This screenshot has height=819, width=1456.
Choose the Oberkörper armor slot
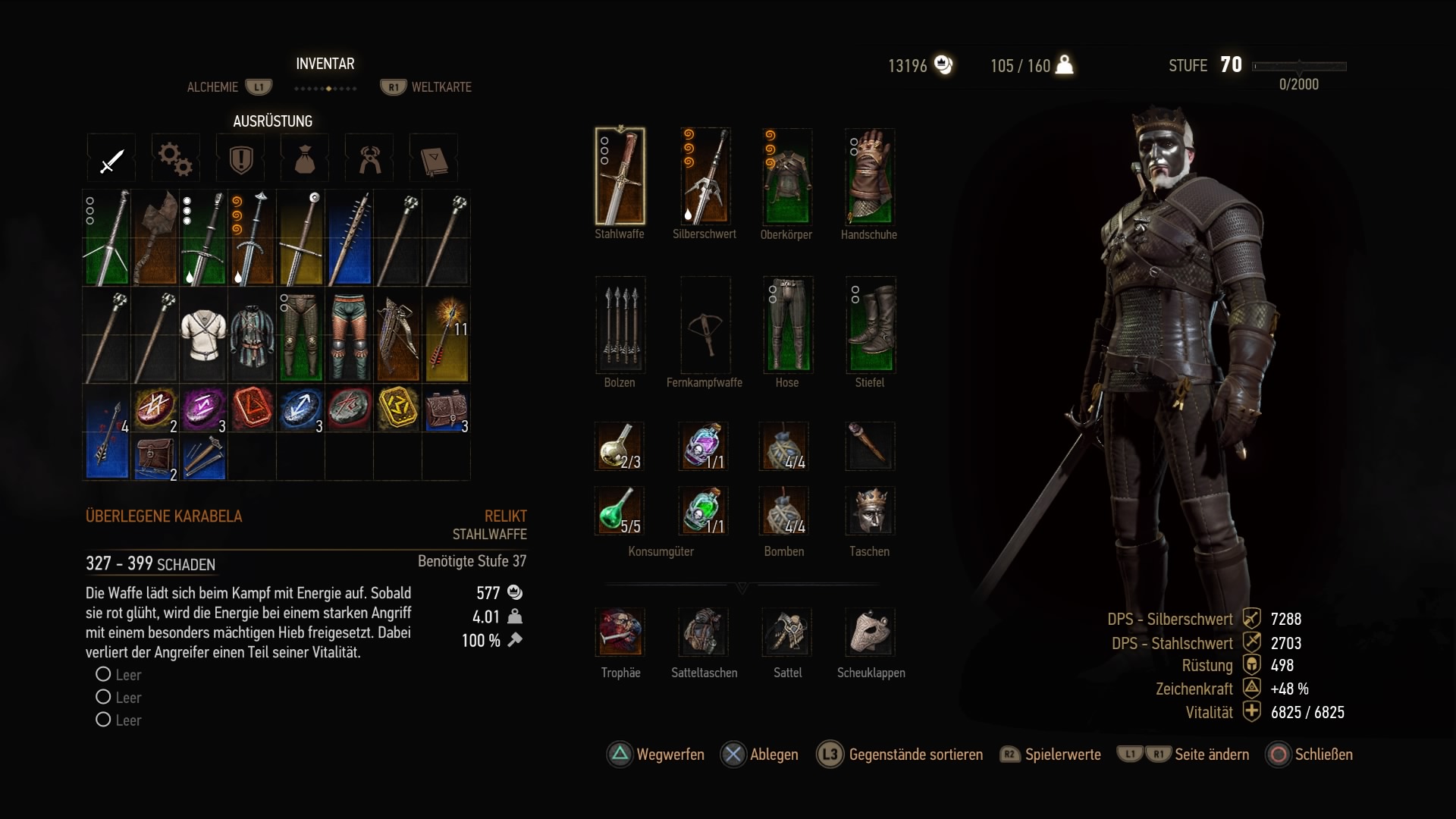(787, 177)
